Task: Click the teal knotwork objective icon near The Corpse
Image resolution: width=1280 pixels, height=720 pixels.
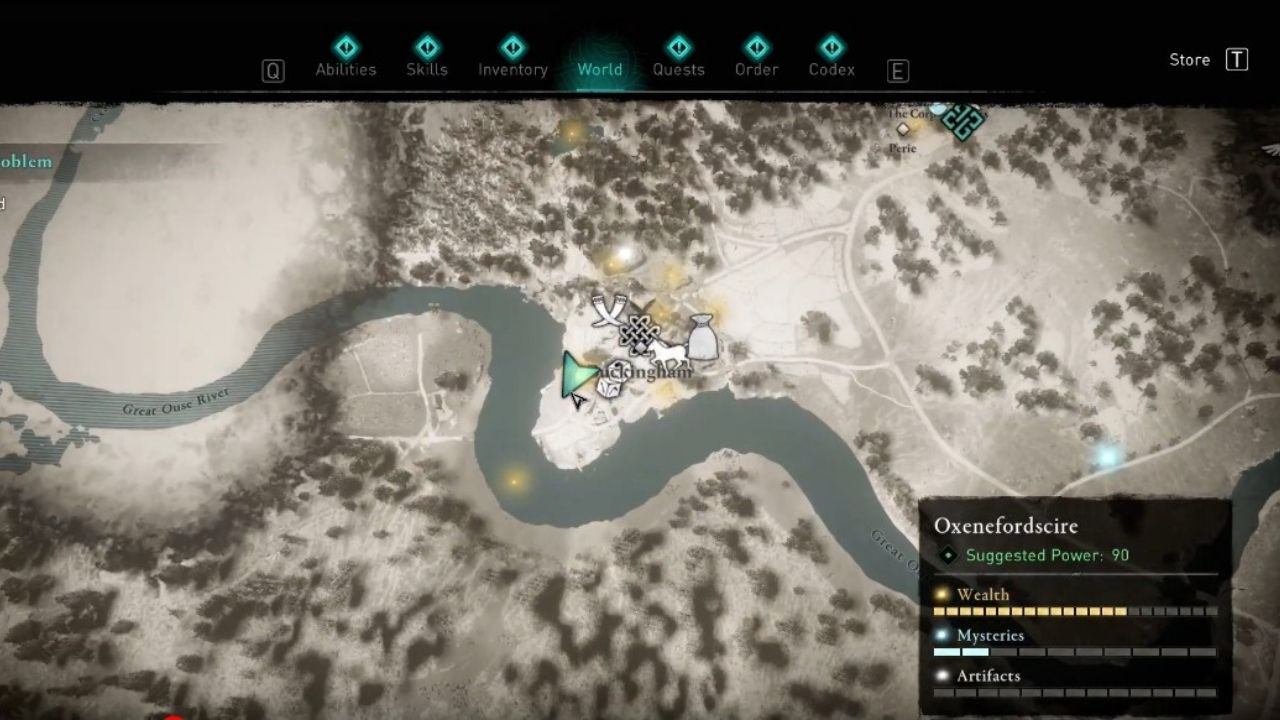Action: [962, 122]
